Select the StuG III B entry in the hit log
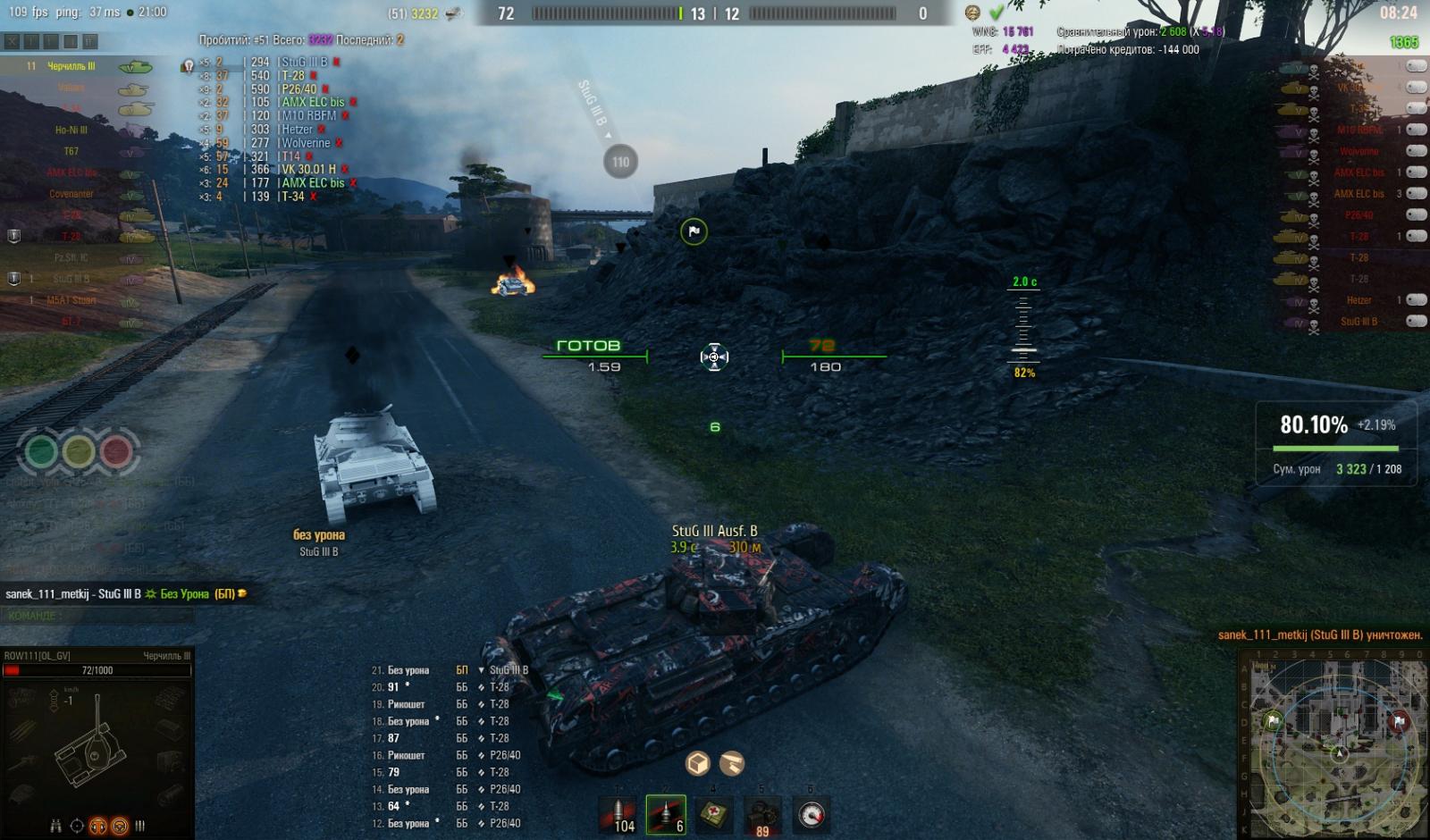1430x840 pixels. (304, 63)
